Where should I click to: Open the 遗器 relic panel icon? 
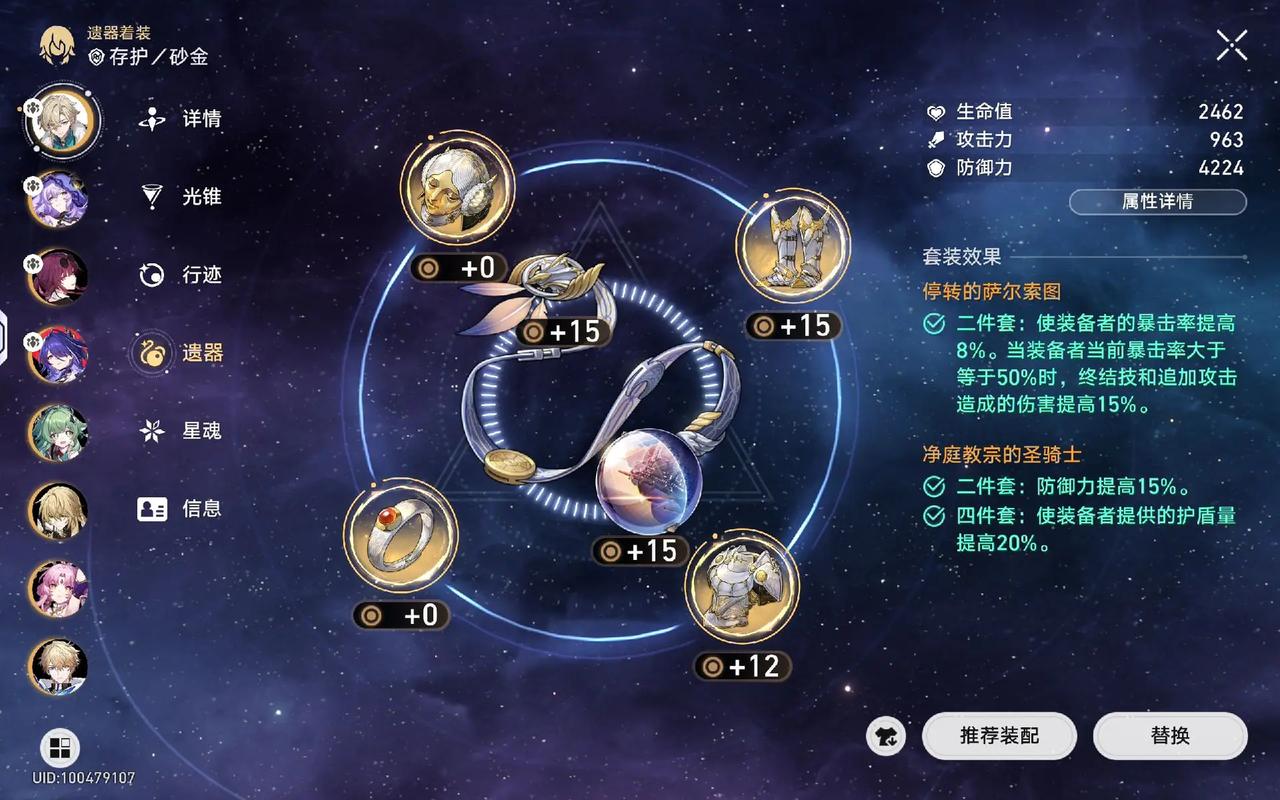pos(151,353)
